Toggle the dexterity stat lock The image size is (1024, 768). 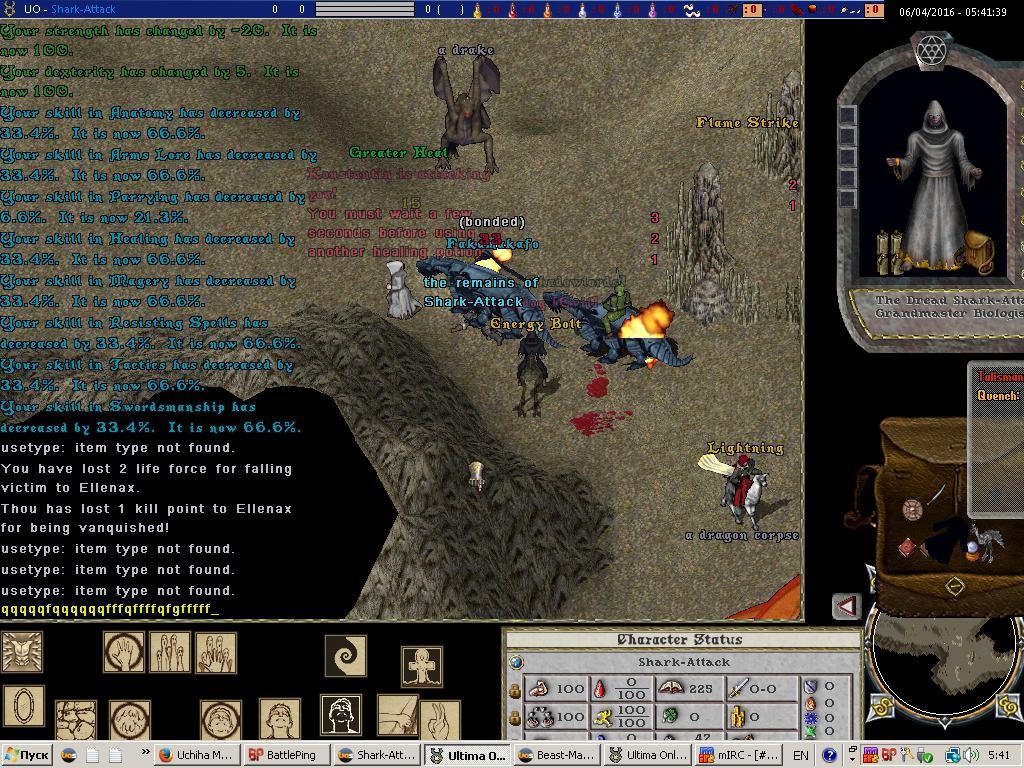[515, 717]
